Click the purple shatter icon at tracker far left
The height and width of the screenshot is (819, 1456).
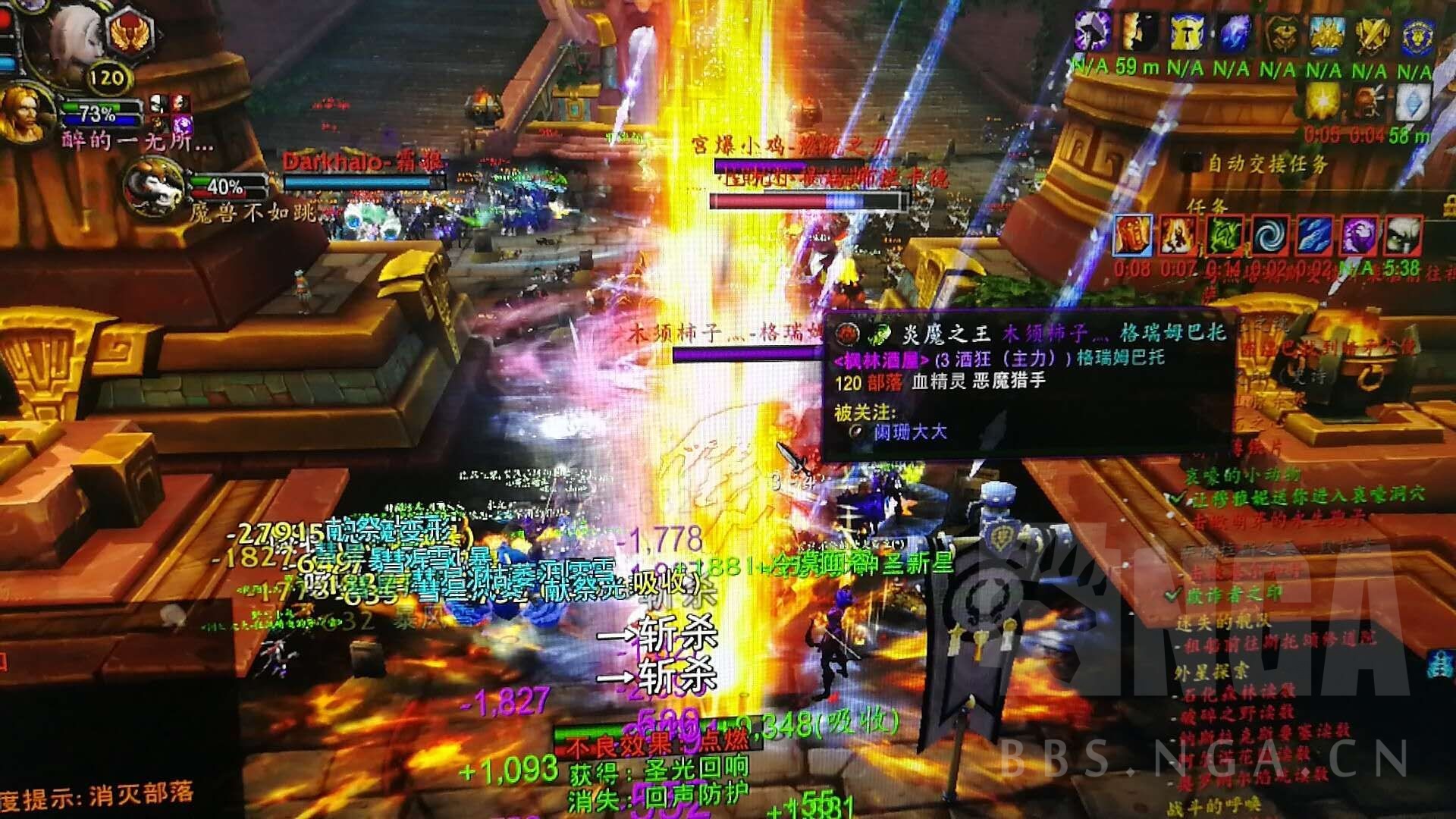pos(1090,32)
